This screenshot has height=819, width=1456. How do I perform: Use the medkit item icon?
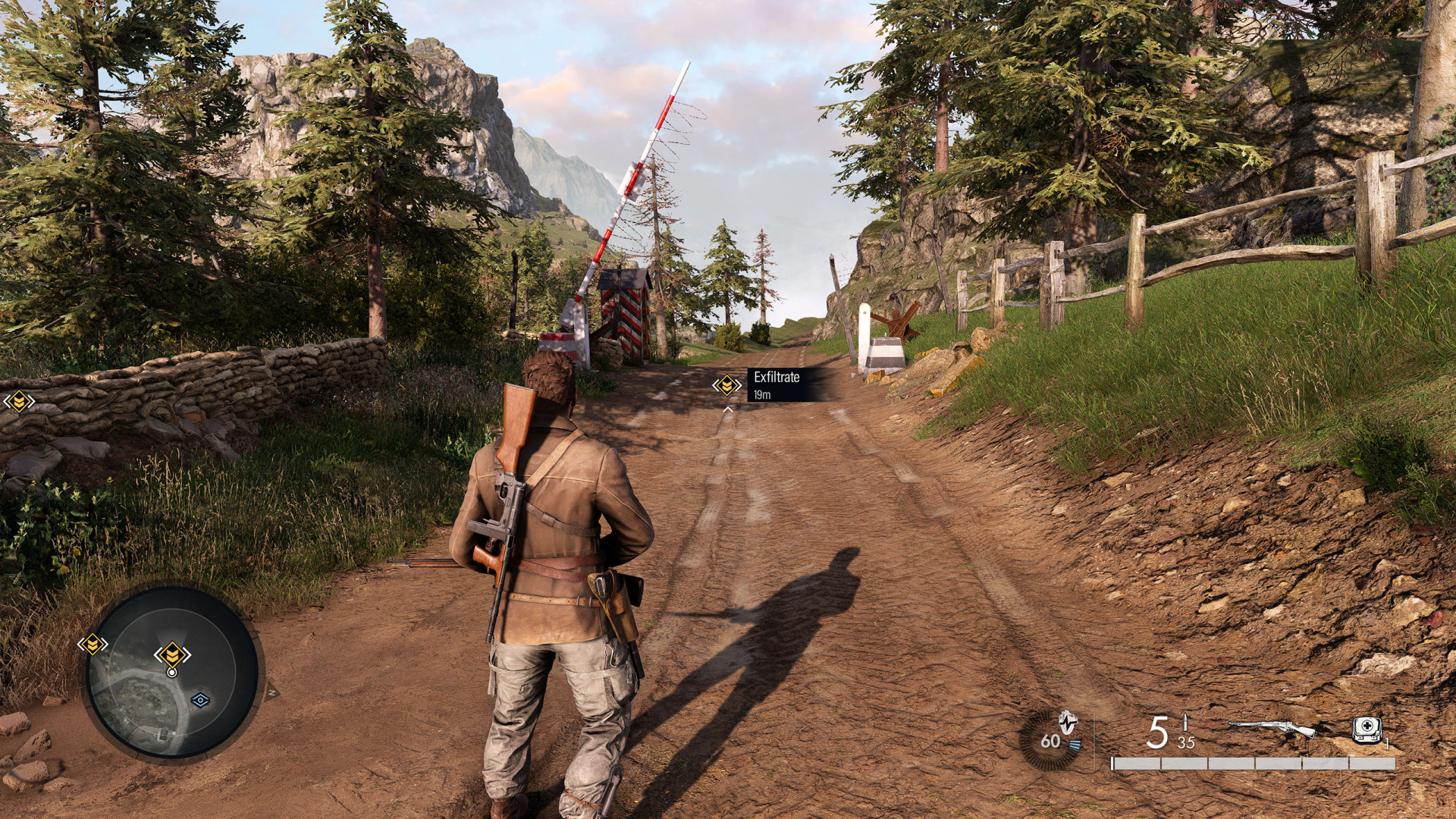pos(1367,730)
